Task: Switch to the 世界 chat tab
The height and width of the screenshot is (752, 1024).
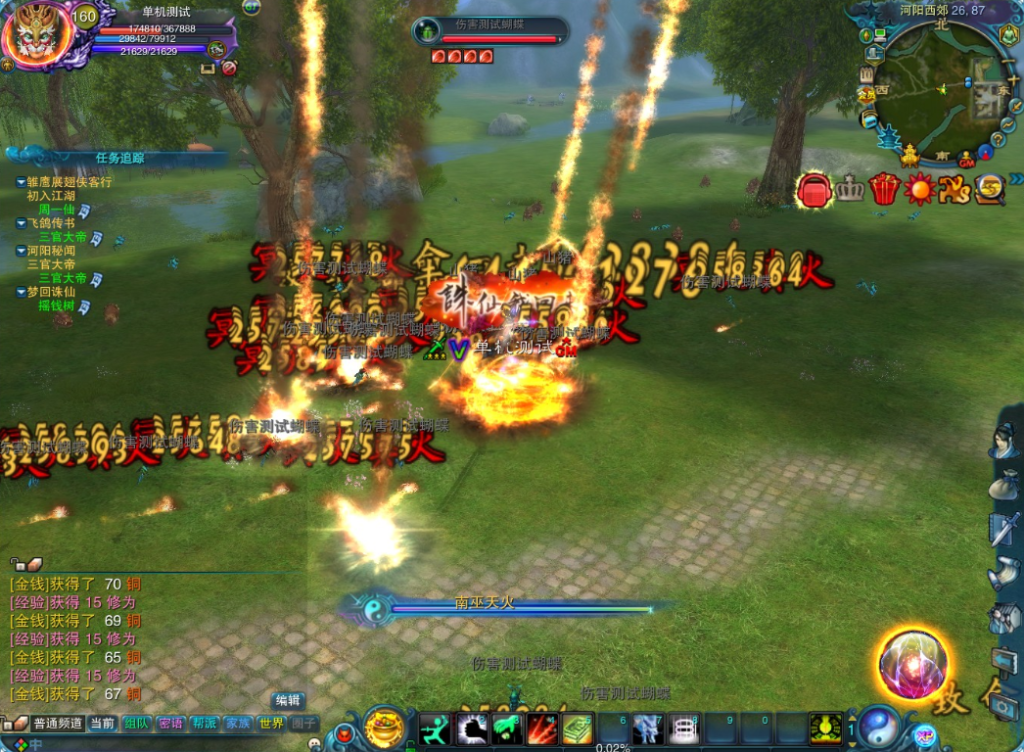Action: click(271, 723)
